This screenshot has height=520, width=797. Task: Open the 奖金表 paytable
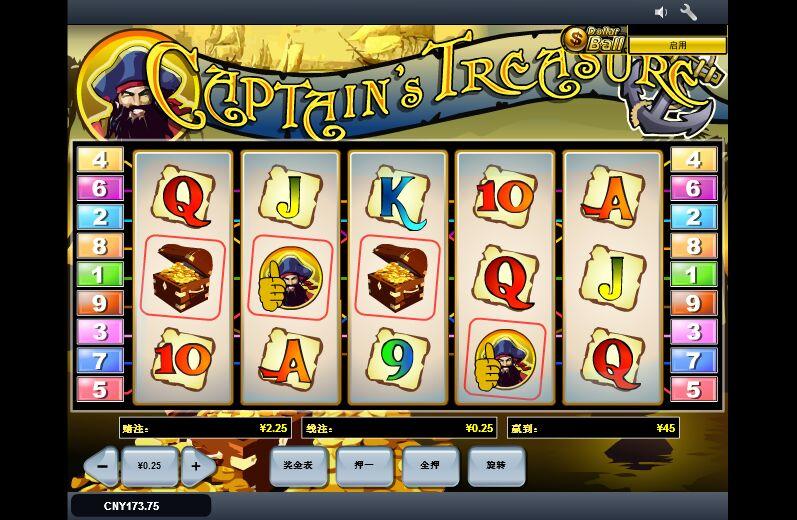pos(298,466)
